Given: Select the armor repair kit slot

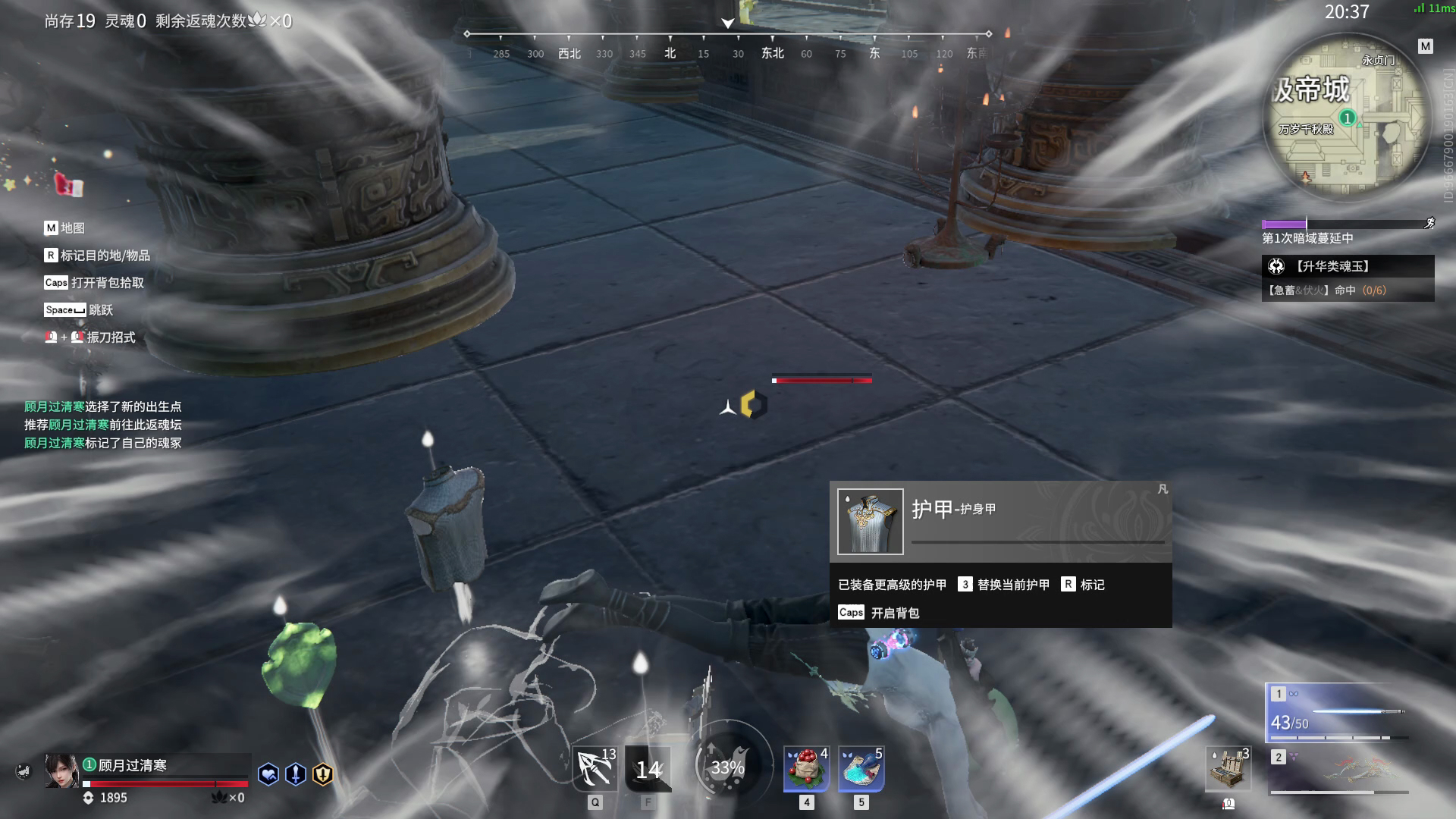Looking at the screenshot, I should point(1228,769).
